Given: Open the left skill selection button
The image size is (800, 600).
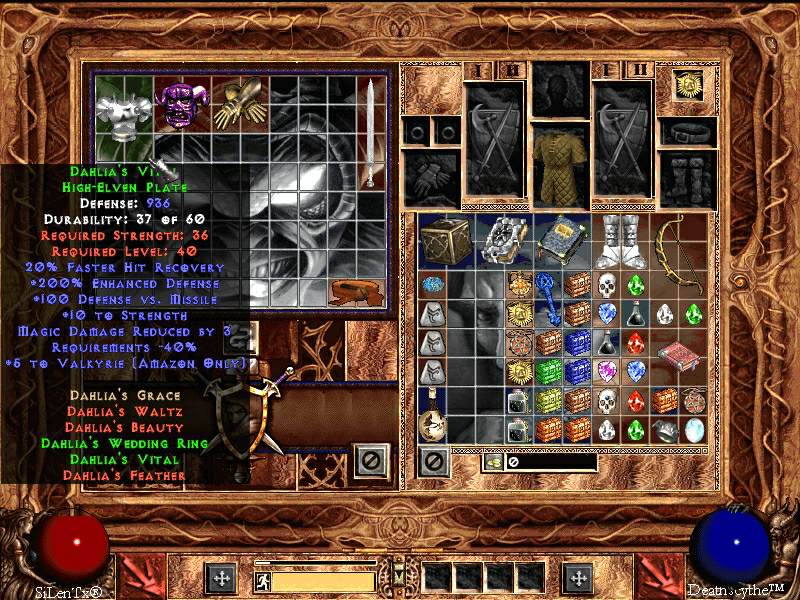Looking at the screenshot, I should [x=221, y=578].
